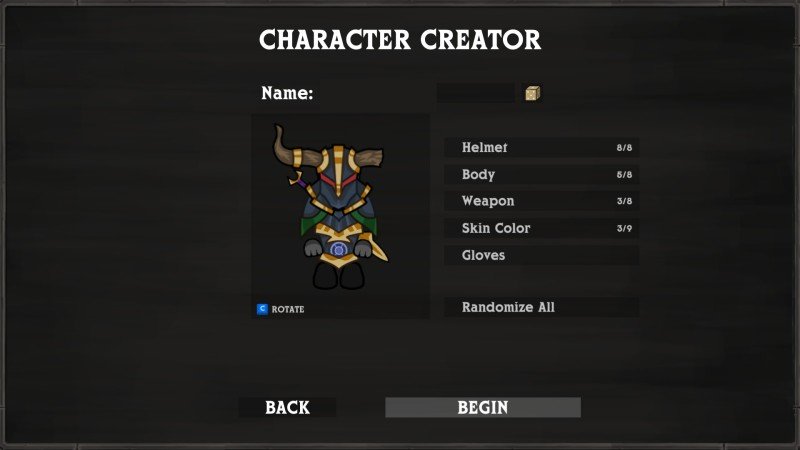This screenshot has width=800, height=450.
Task: Change the Skin Color option
Action: point(541,229)
